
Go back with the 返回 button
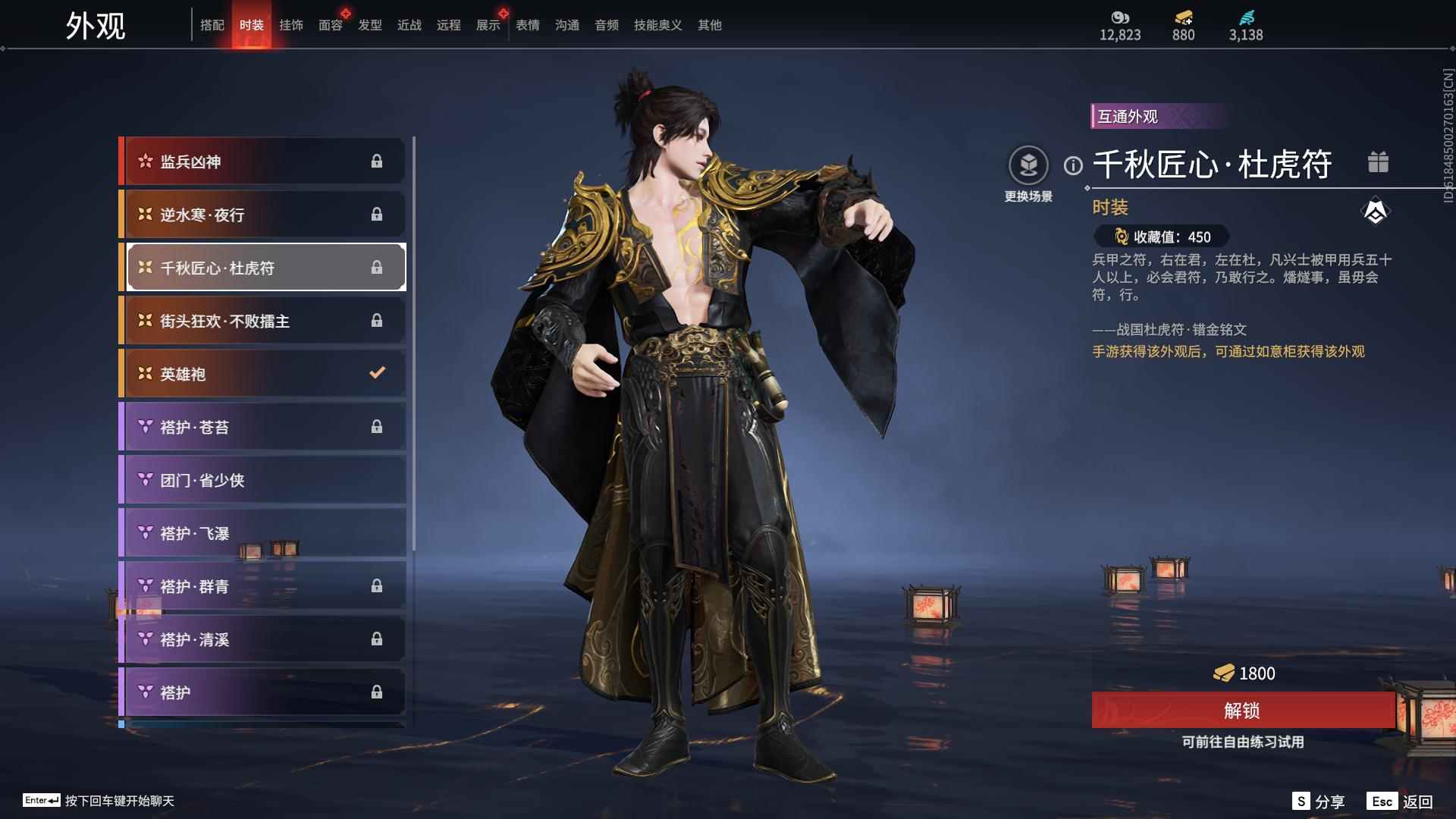click(1400, 802)
